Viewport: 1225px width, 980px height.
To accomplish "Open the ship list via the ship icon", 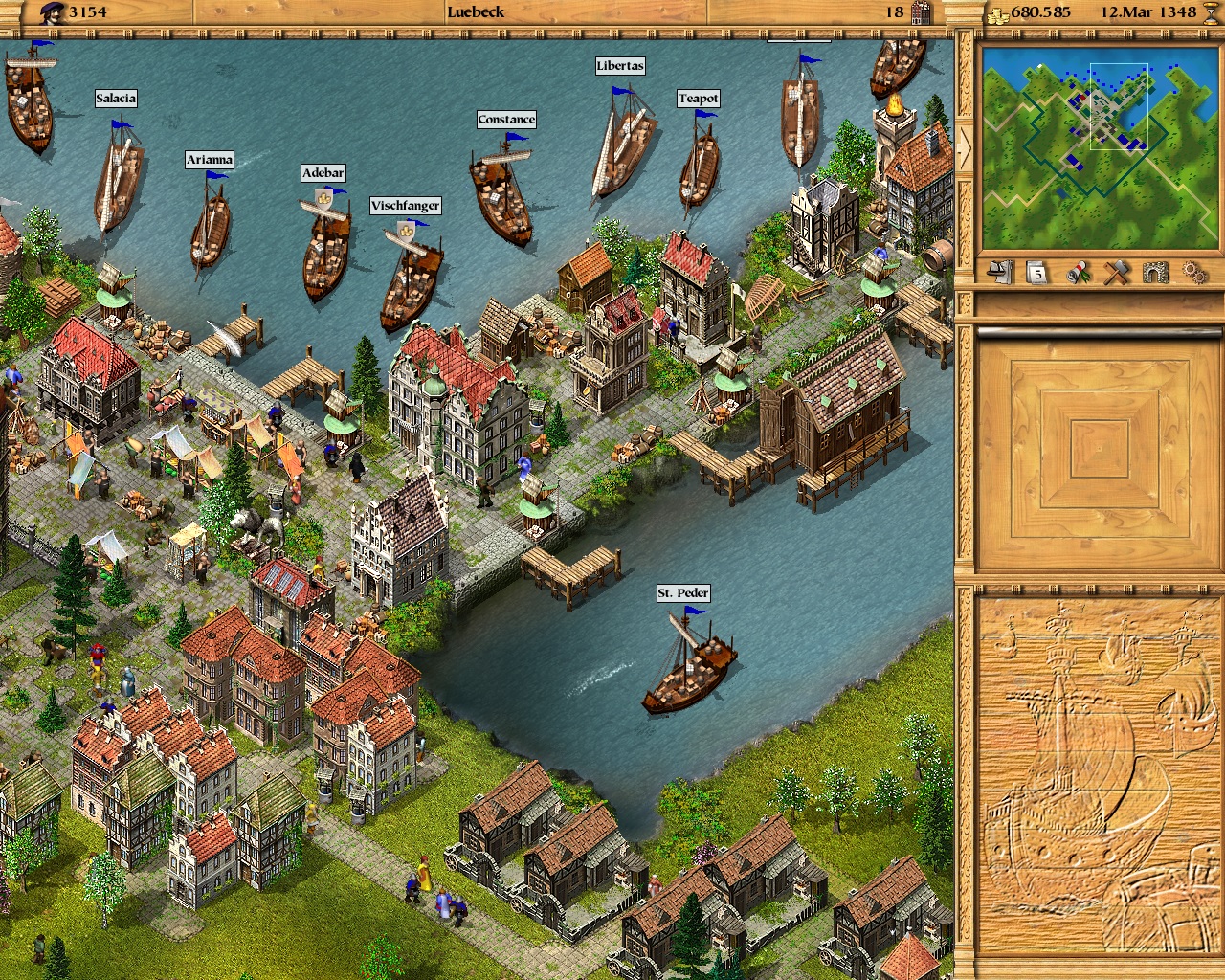I will 999,273.
